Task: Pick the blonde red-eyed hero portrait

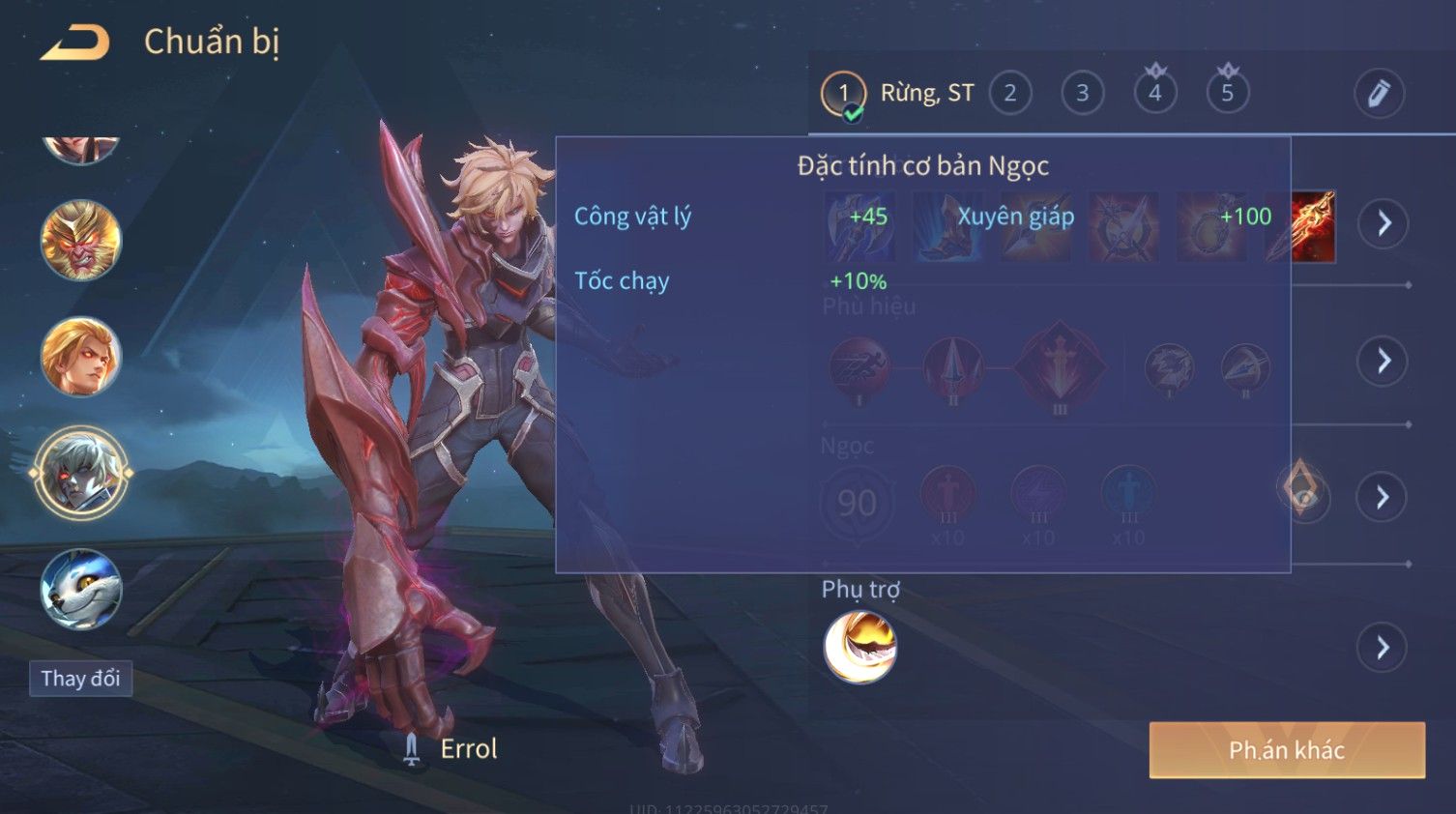Action: (x=80, y=357)
